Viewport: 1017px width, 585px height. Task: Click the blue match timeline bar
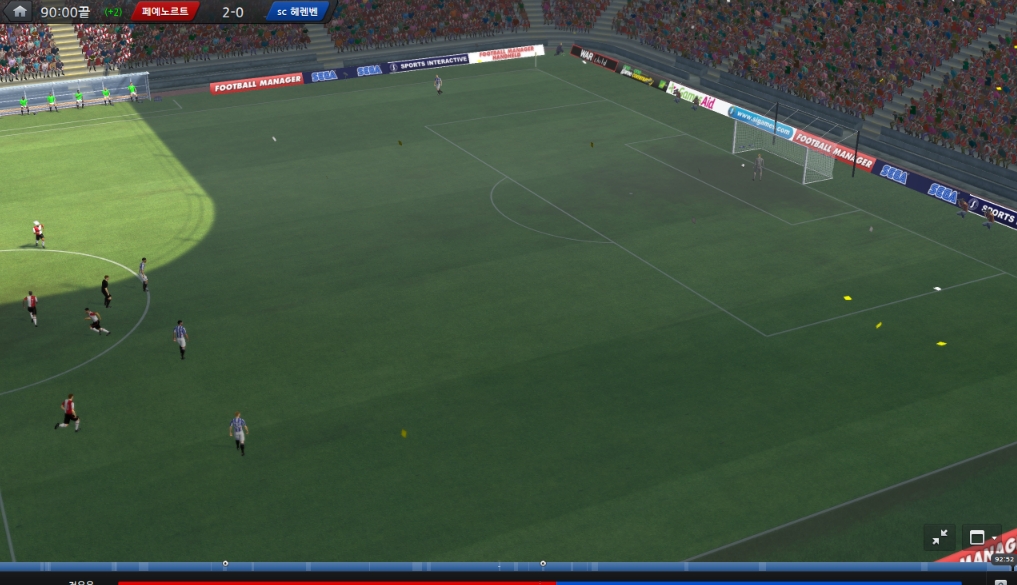click(x=400, y=567)
